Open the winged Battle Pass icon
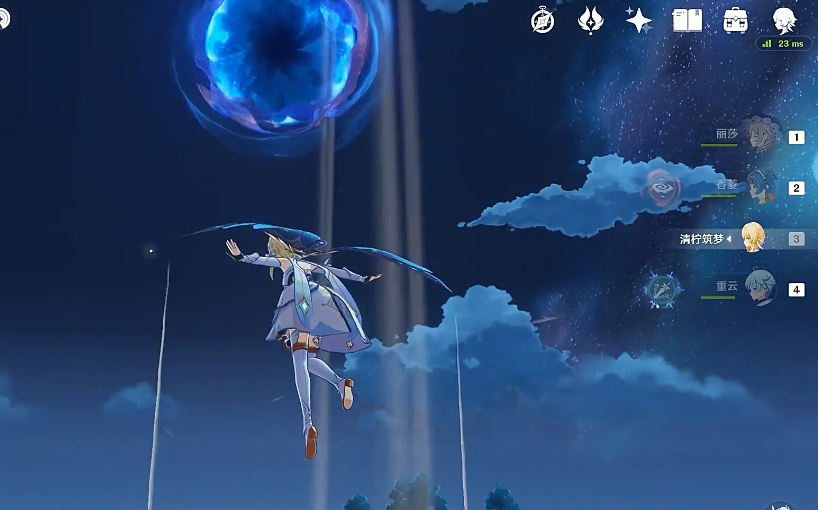818x510 pixels. 591,20
